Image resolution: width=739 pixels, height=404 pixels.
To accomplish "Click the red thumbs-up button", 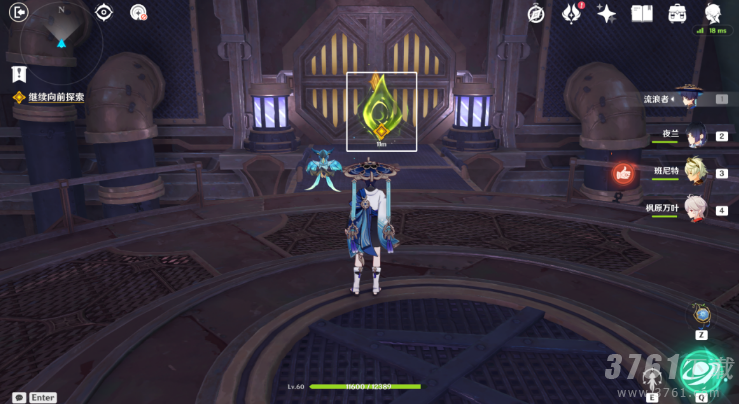I will (624, 175).
